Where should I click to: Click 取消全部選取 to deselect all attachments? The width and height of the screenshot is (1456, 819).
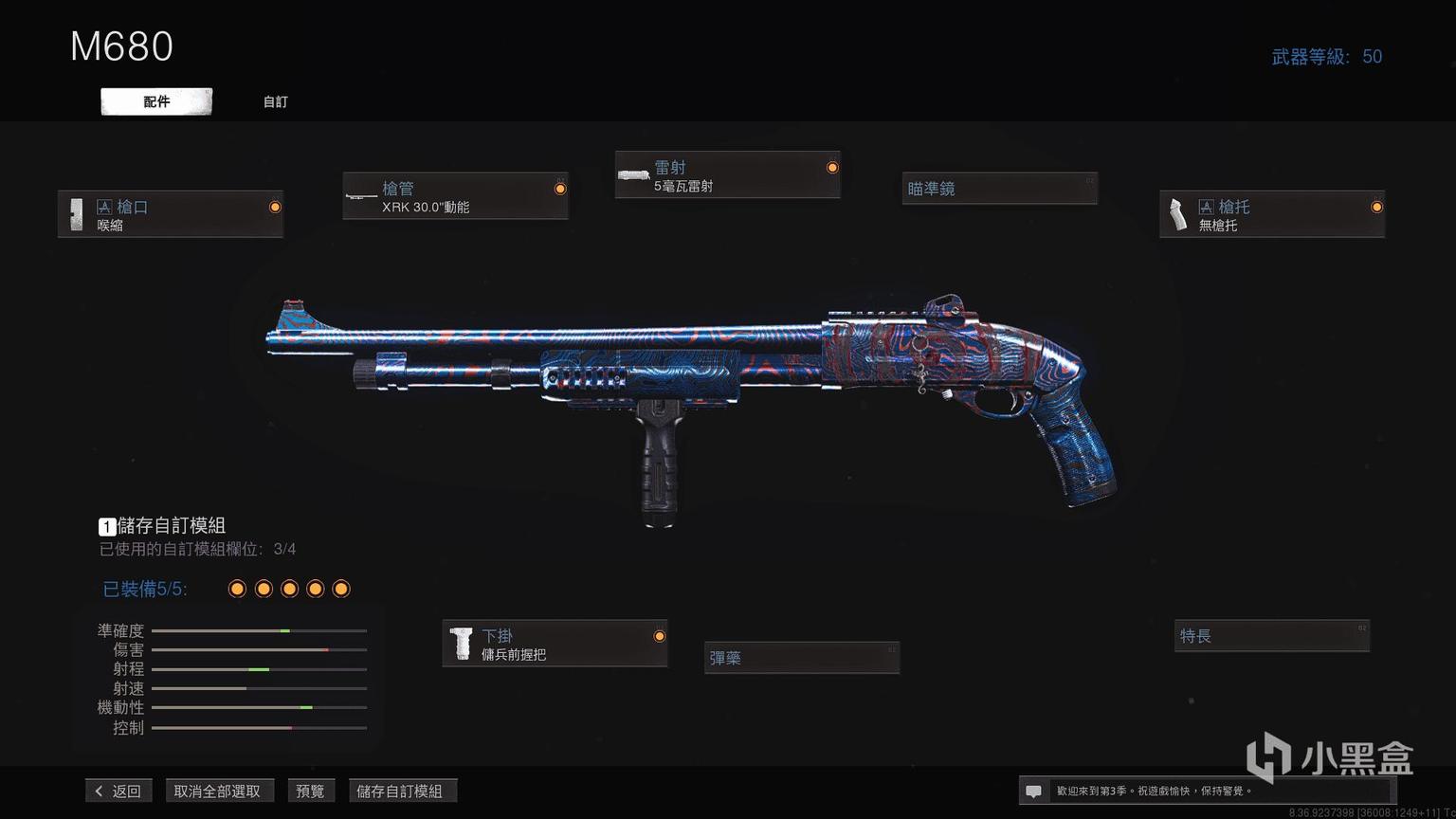point(217,791)
